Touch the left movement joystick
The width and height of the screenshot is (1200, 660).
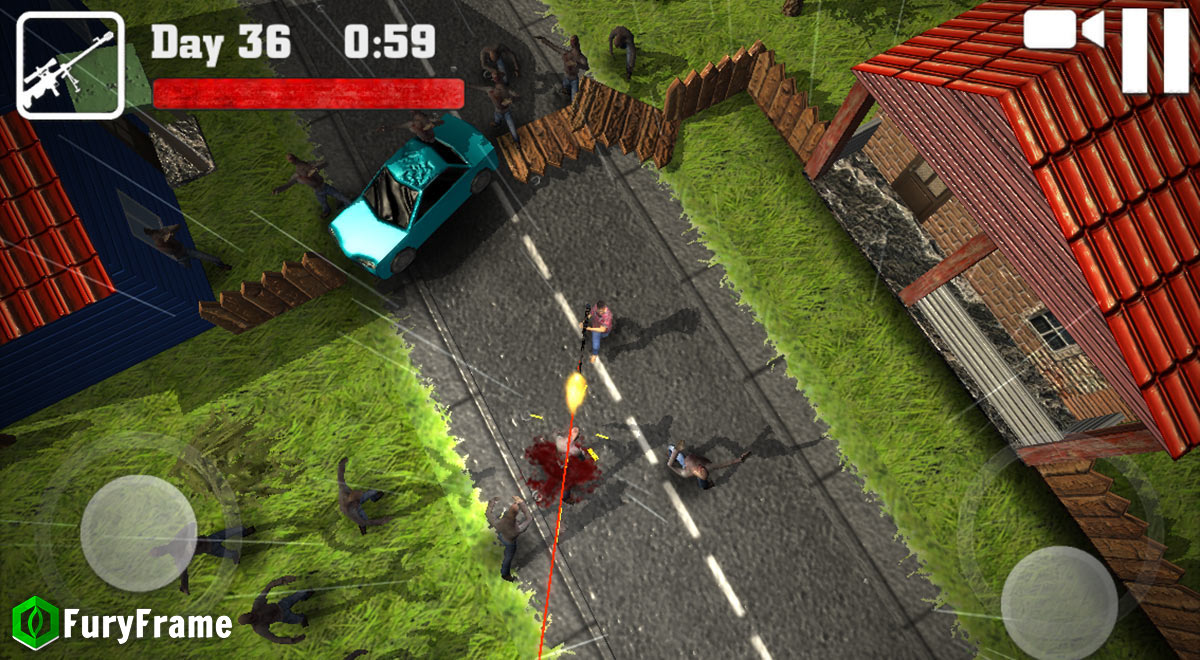(x=138, y=533)
